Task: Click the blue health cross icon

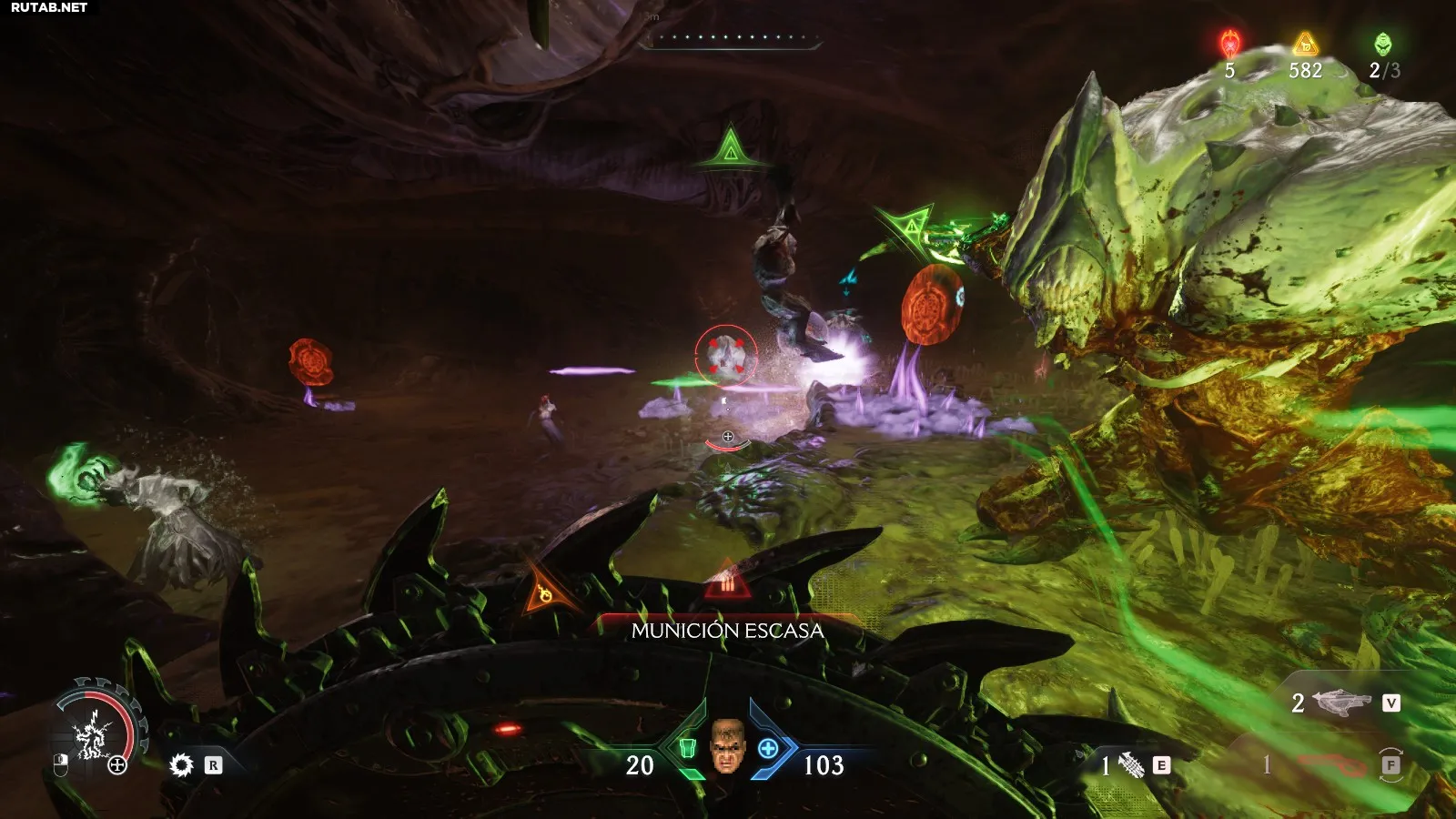Action: [768, 748]
